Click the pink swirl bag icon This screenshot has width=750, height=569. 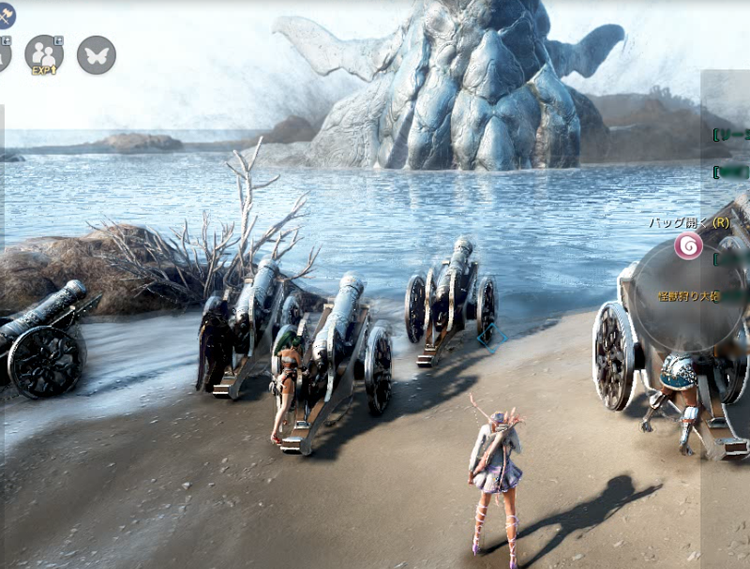[x=687, y=246]
